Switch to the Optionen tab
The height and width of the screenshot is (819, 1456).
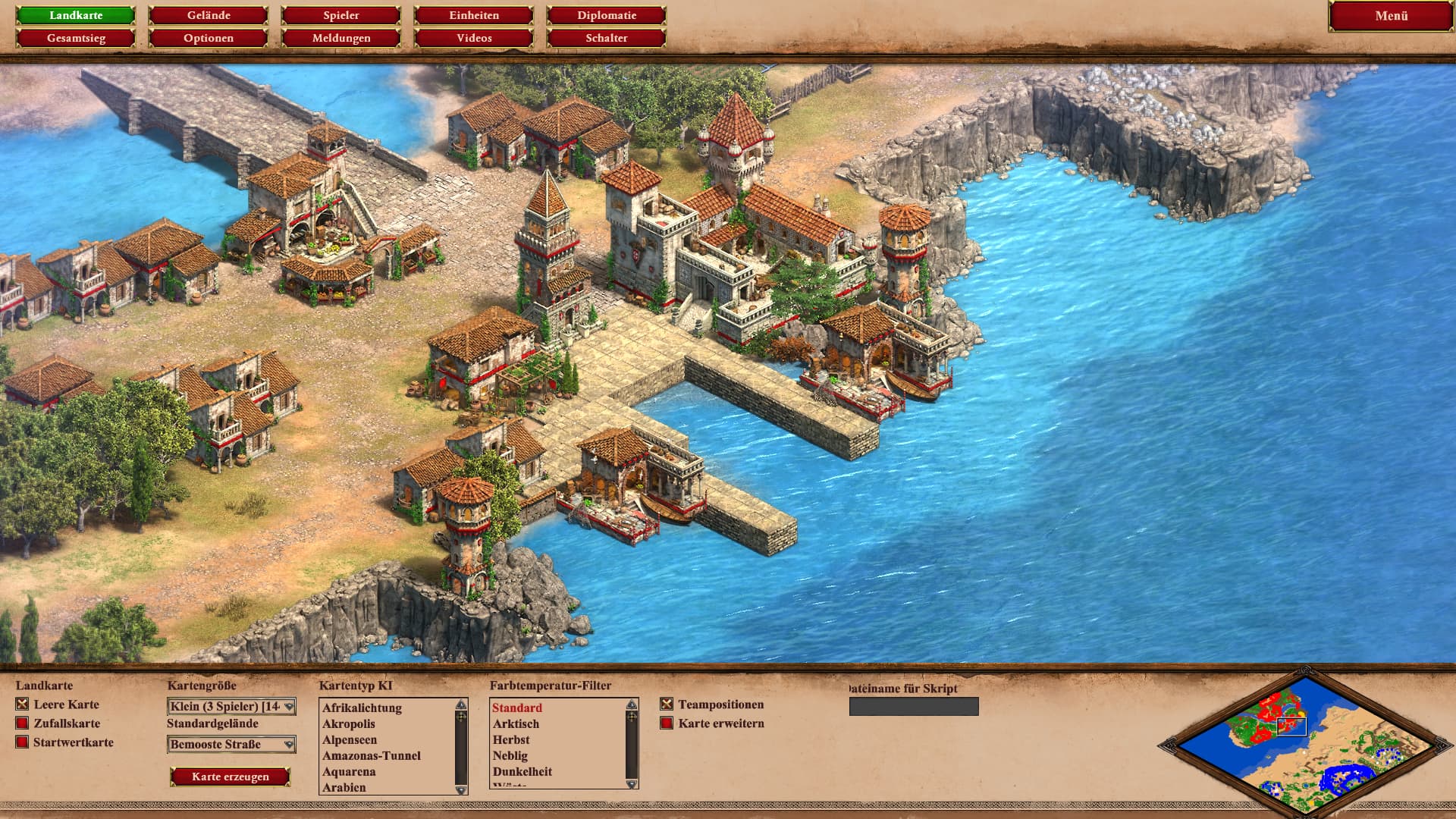(x=209, y=38)
